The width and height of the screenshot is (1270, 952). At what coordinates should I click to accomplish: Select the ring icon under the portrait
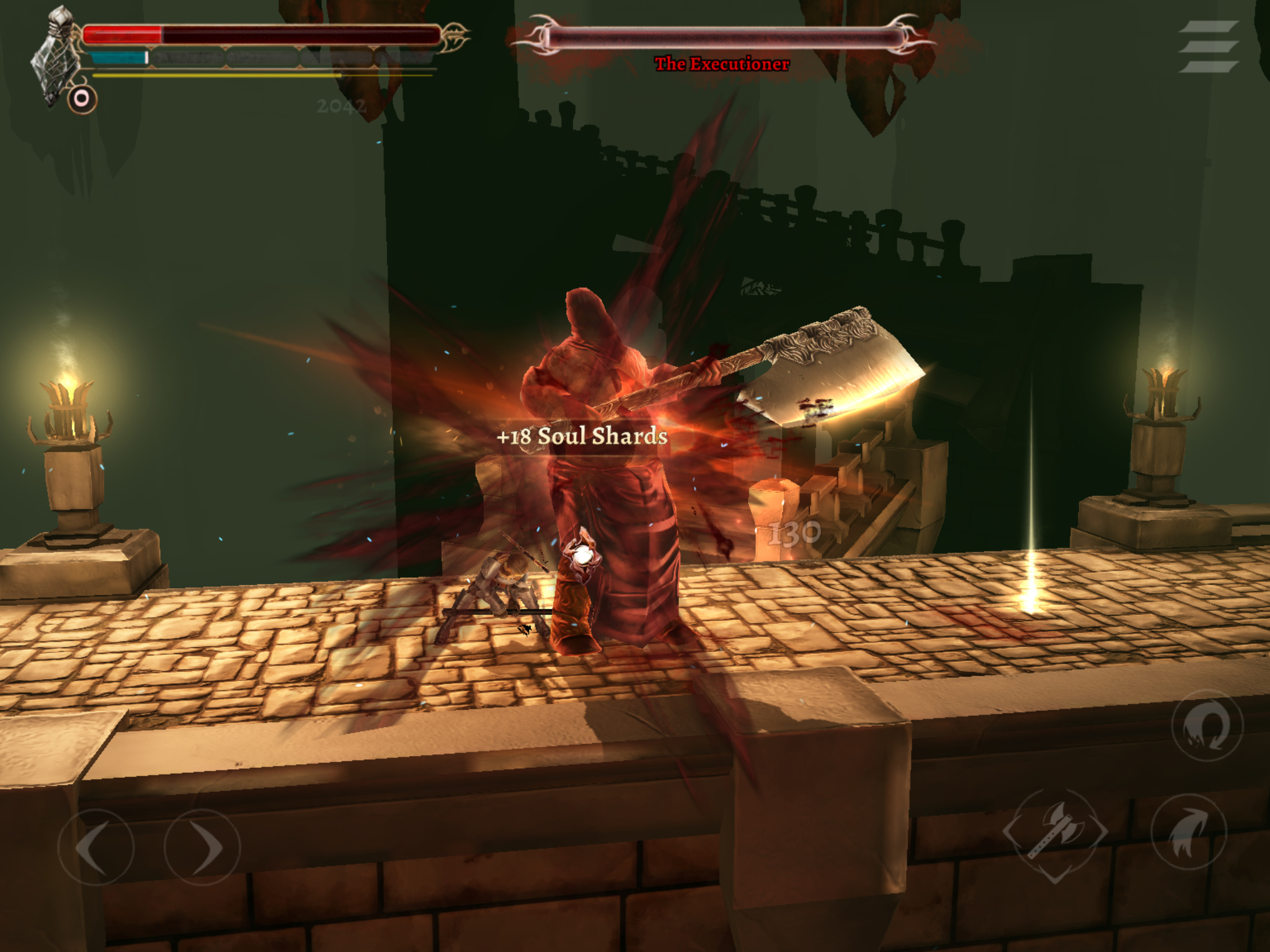(x=81, y=99)
